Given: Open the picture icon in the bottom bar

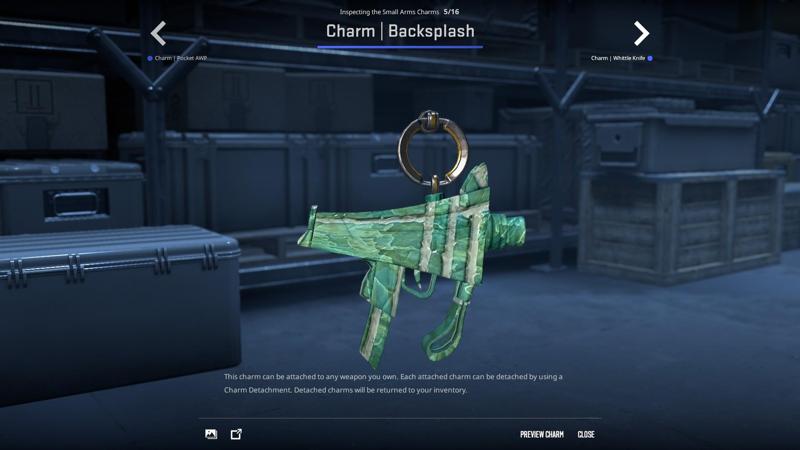Looking at the screenshot, I should [211, 435].
